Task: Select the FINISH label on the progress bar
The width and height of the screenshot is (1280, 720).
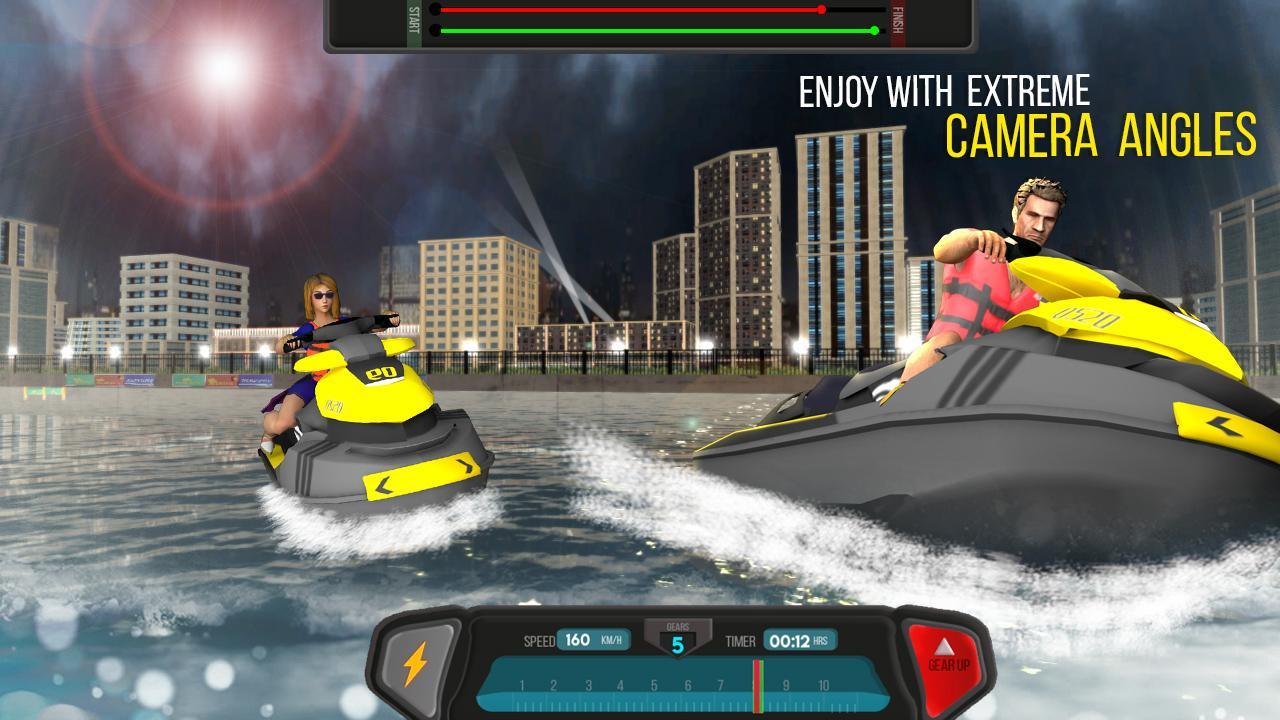Action: (x=897, y=20)
